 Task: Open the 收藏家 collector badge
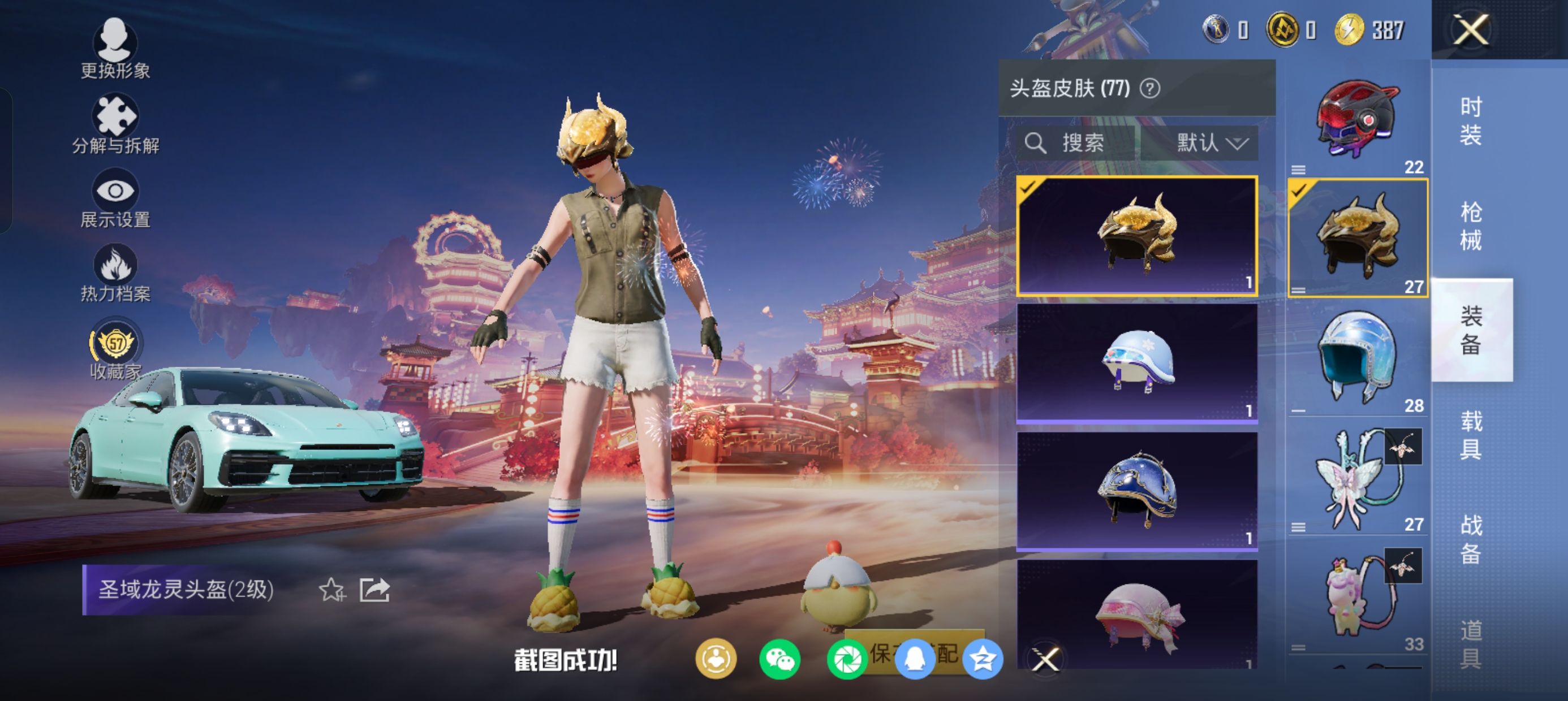[115, 350]
